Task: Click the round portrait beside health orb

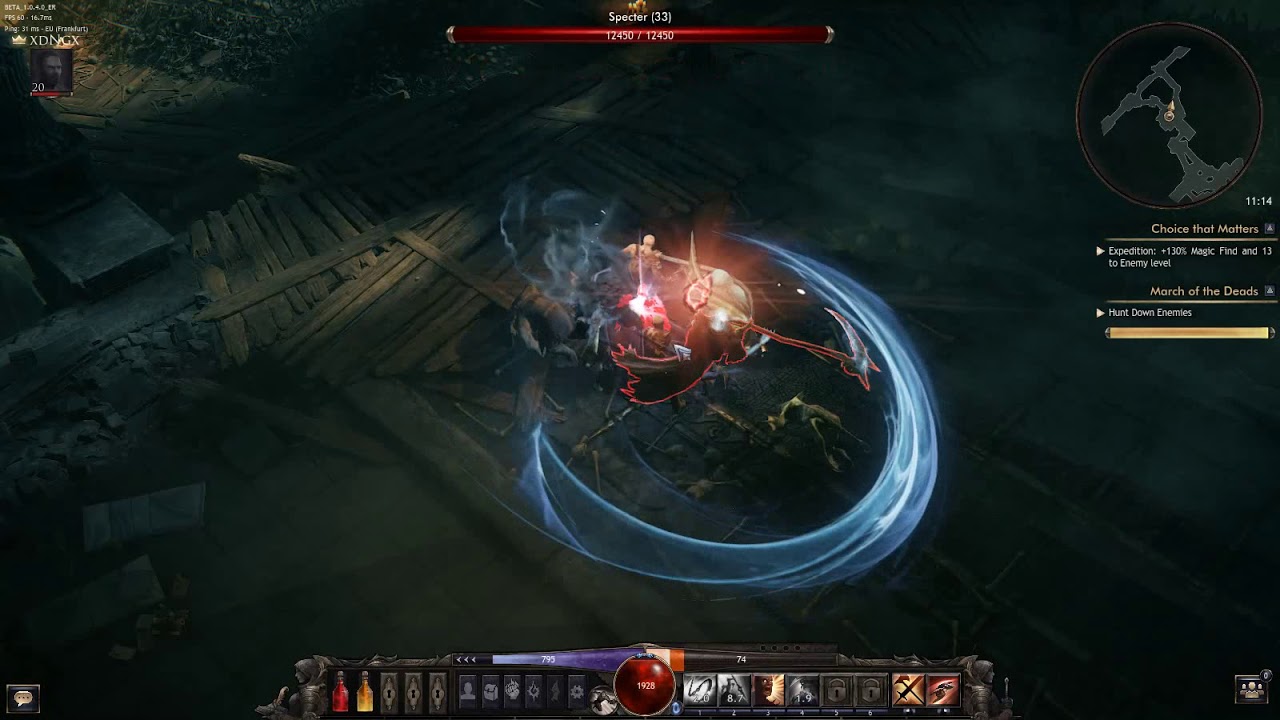Action: point(603,699)
